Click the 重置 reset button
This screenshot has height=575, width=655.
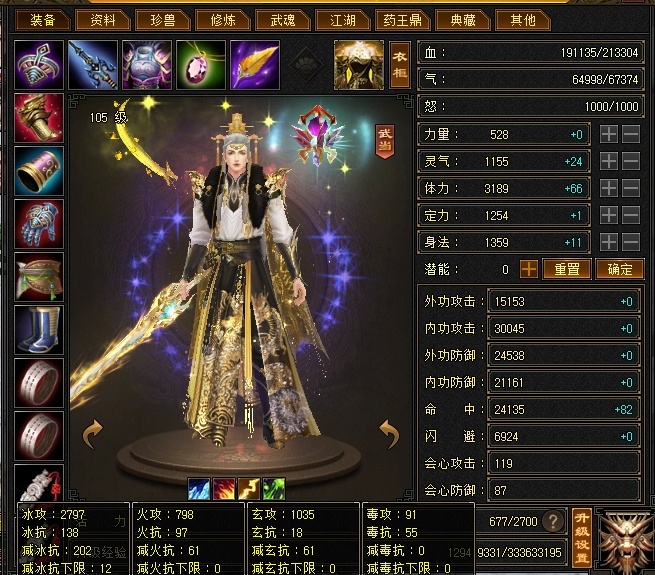[567, 269]
